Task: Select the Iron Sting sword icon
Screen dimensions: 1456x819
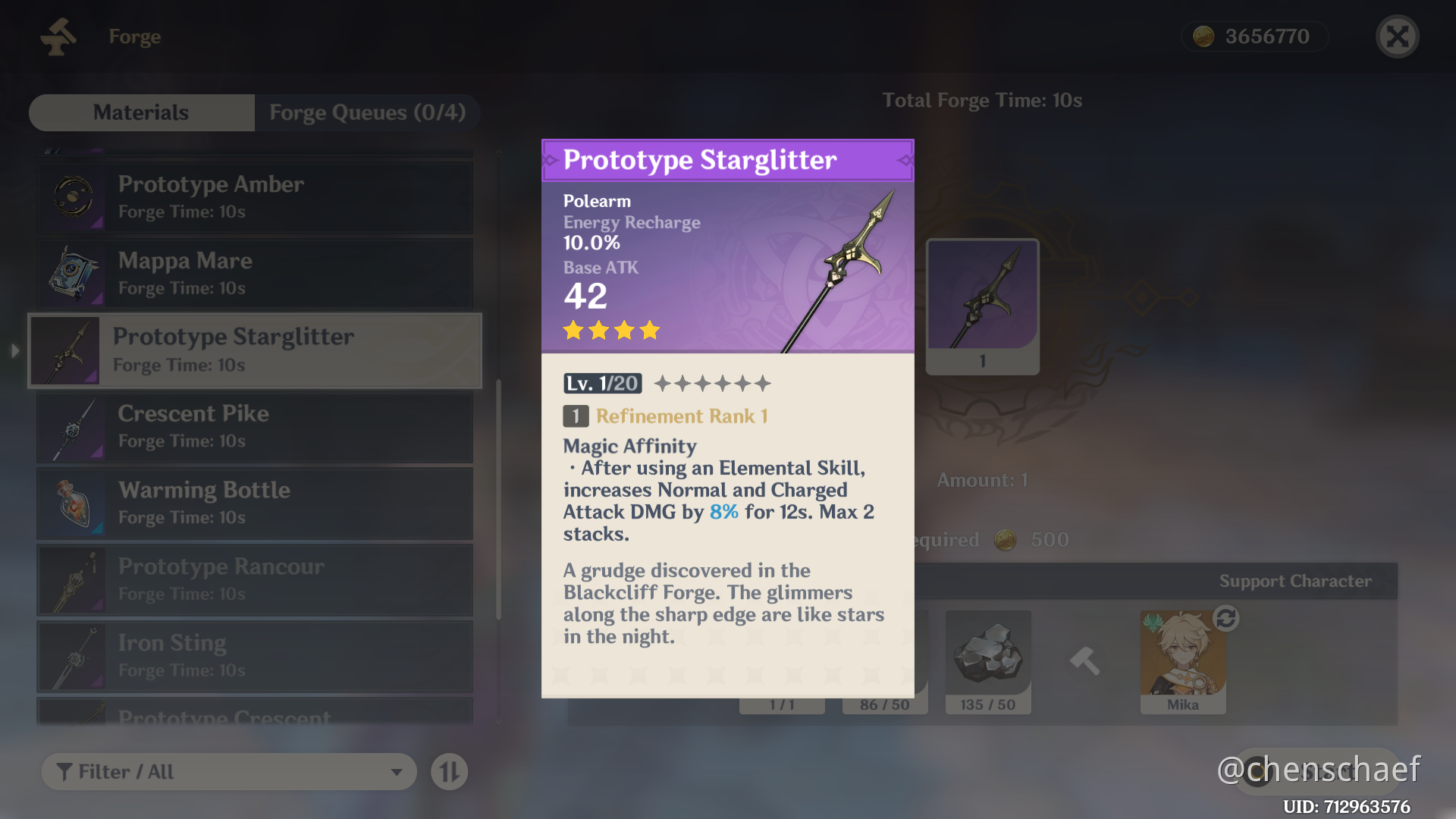Action: pos(72,656)
